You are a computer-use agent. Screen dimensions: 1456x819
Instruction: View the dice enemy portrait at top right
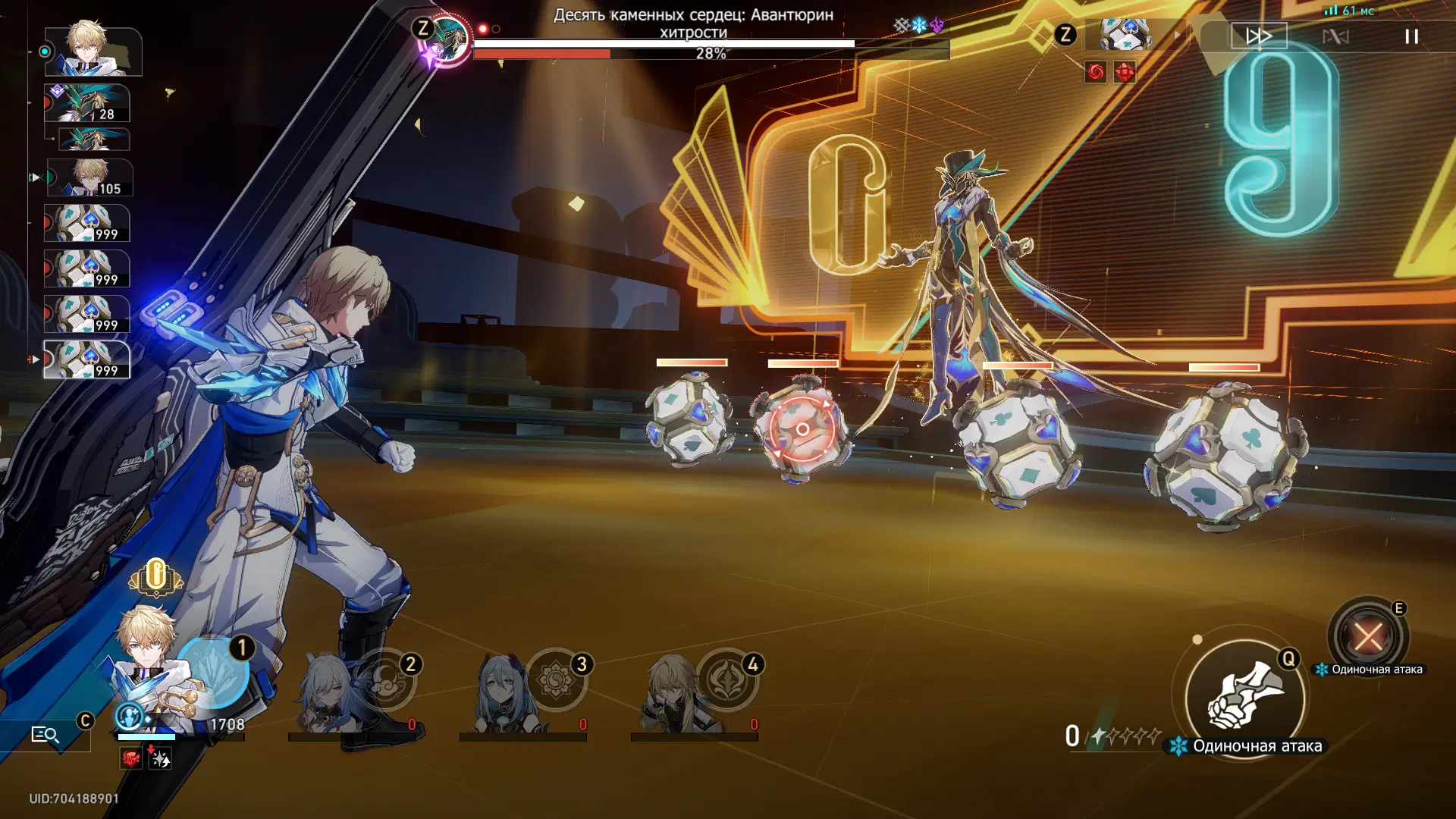[1125, 35]
